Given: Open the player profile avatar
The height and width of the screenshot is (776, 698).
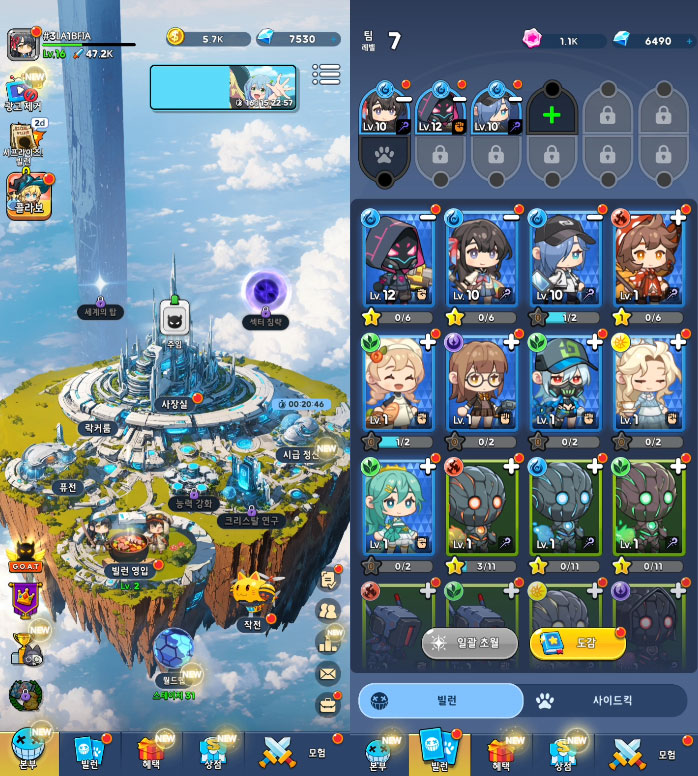Looking at the screenshot, I should [x=22, y=43].
